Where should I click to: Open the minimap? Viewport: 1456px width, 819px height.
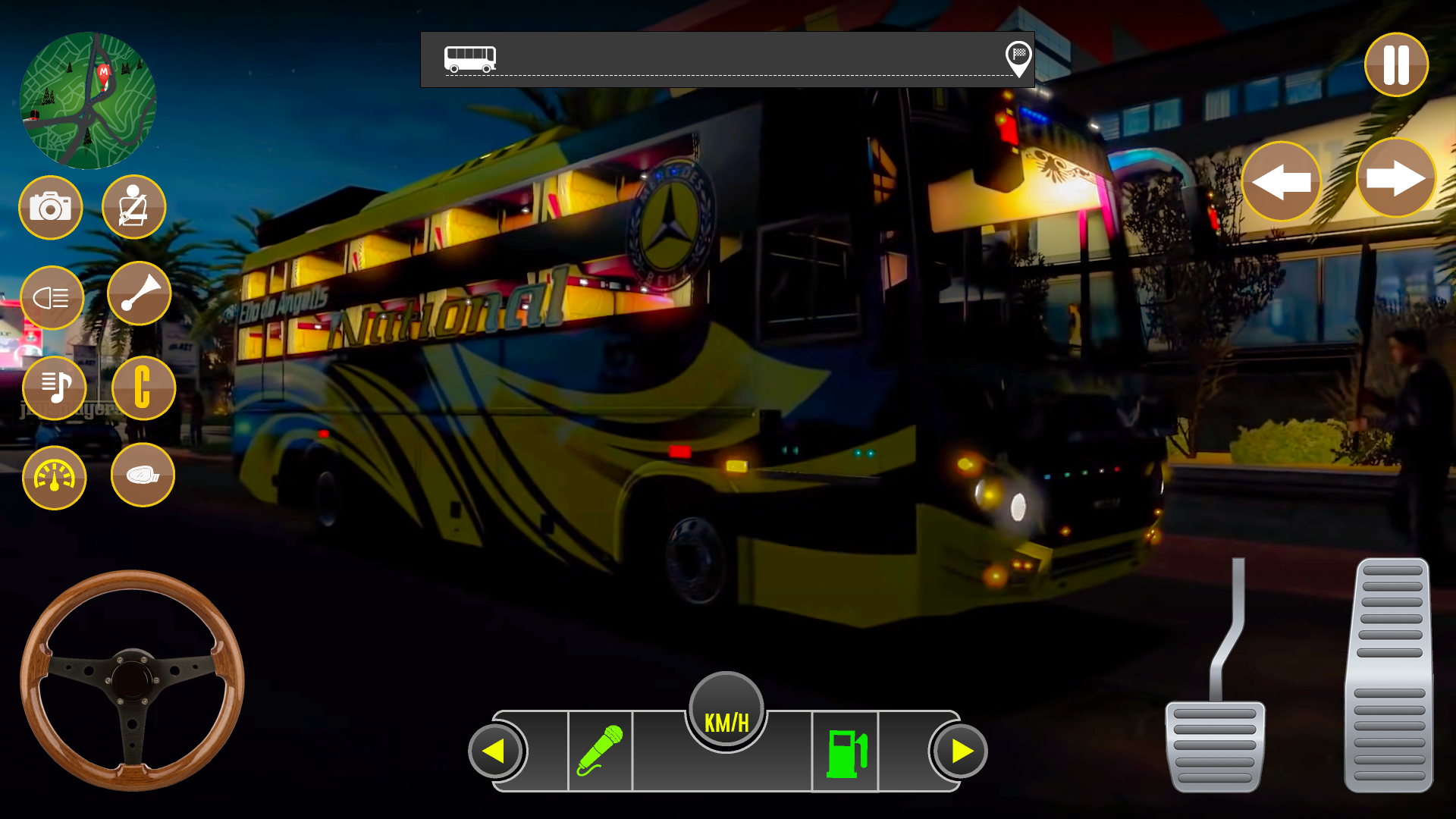coord(91,95)
